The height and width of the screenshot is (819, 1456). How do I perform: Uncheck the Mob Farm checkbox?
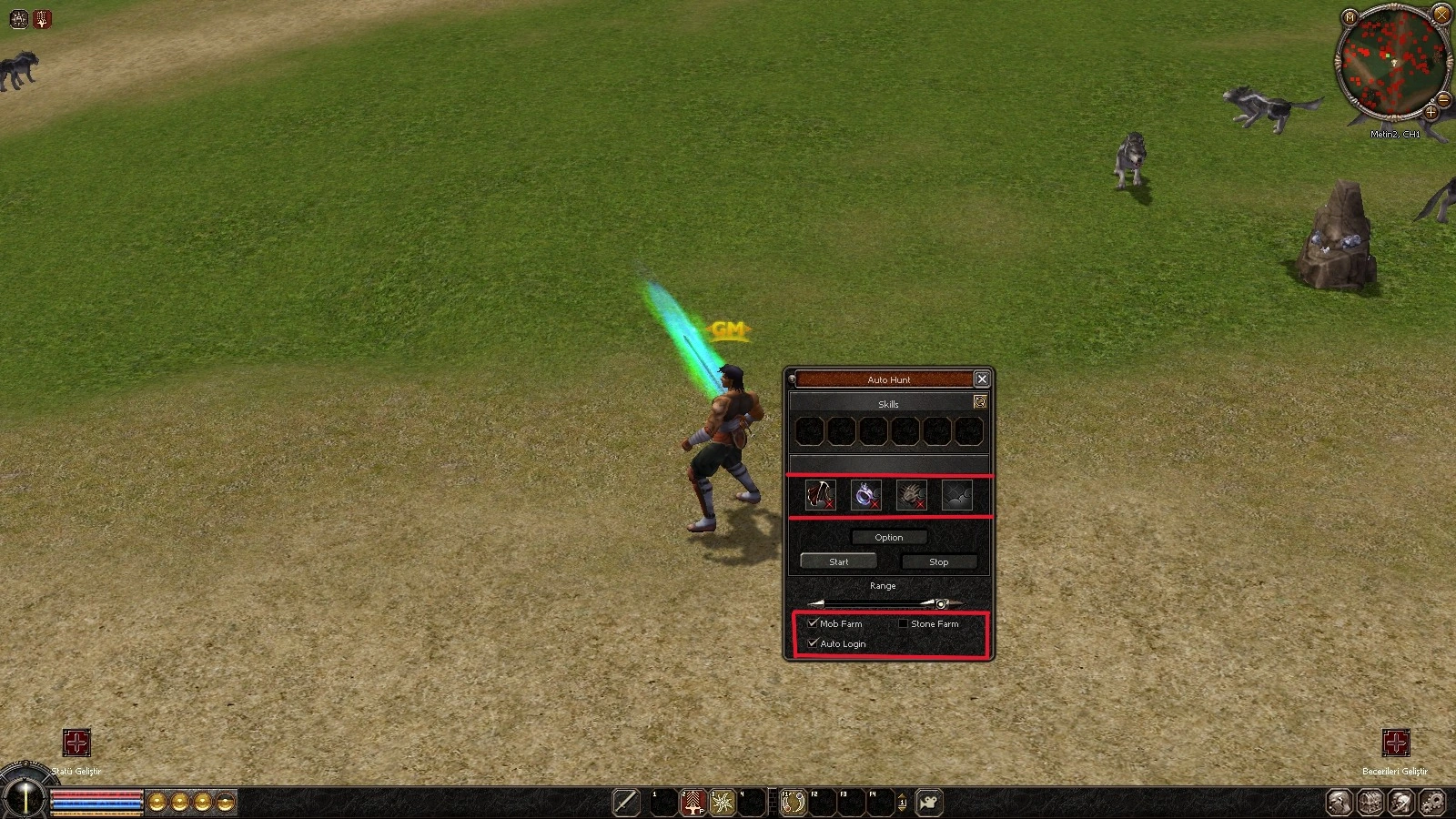point(813,623)
